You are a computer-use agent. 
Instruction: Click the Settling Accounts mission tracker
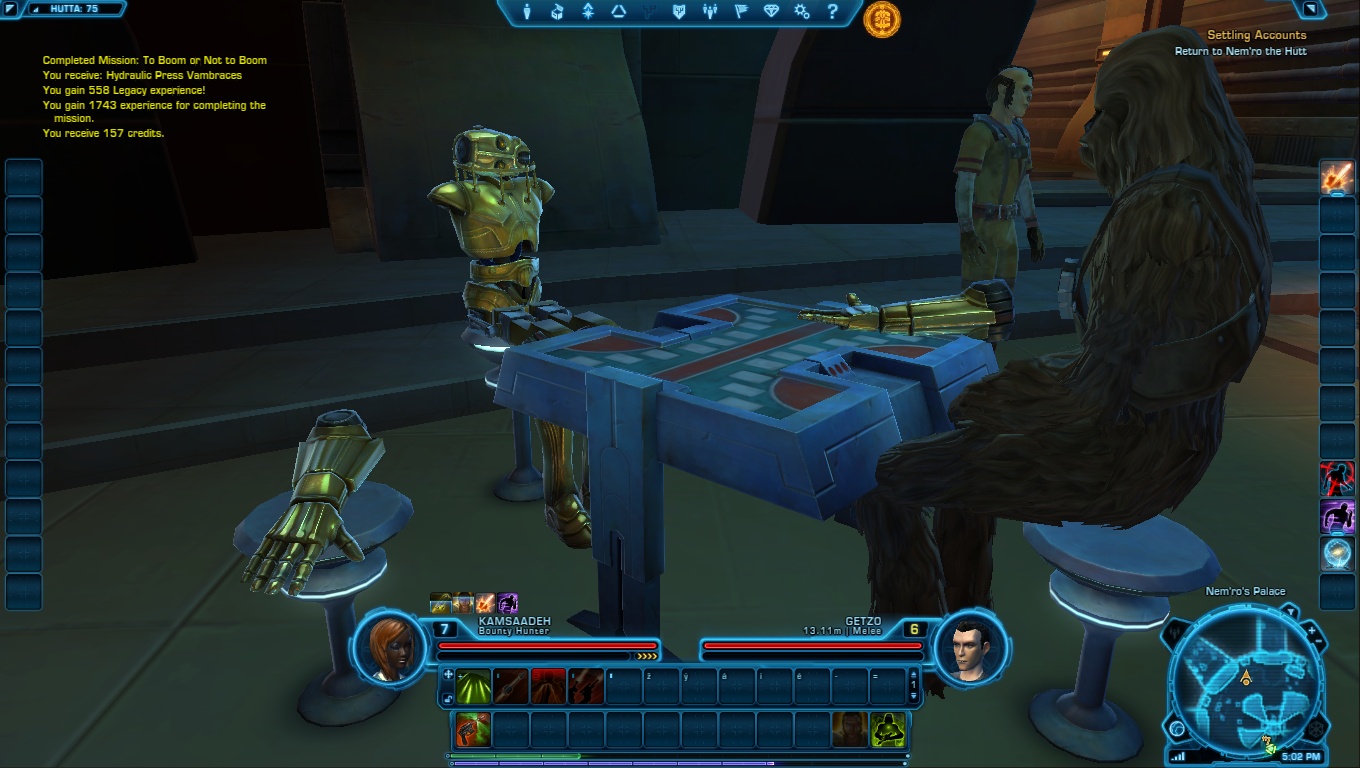point(1255,35)
